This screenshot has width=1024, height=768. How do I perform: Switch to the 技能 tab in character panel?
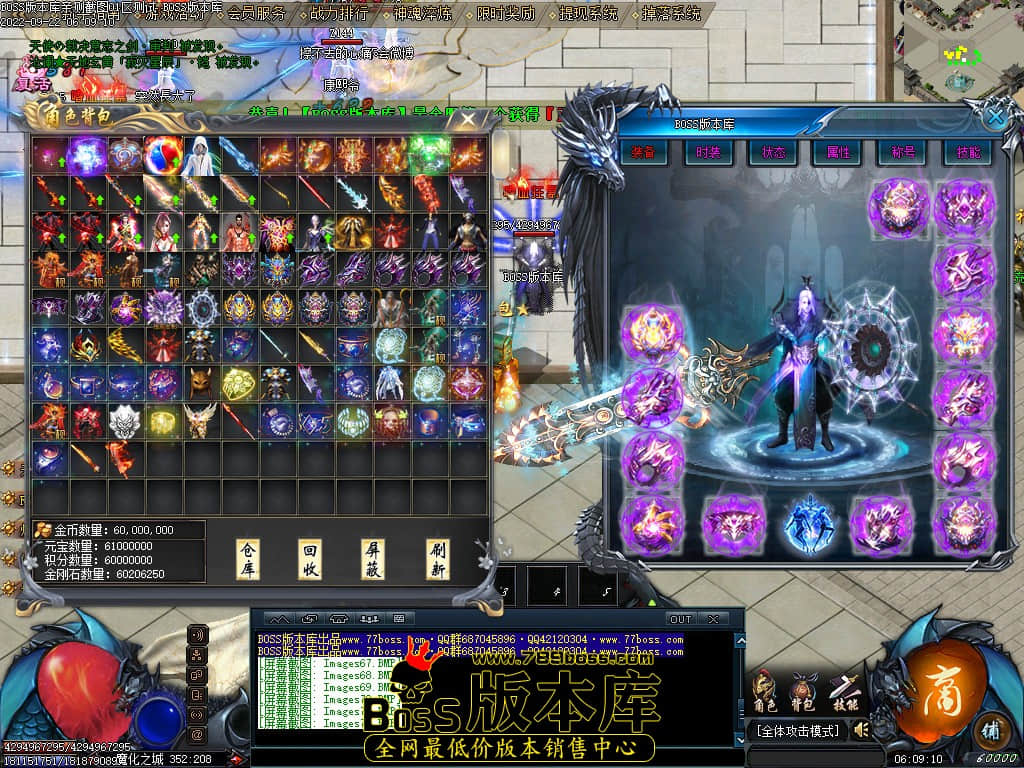[967, 153]
